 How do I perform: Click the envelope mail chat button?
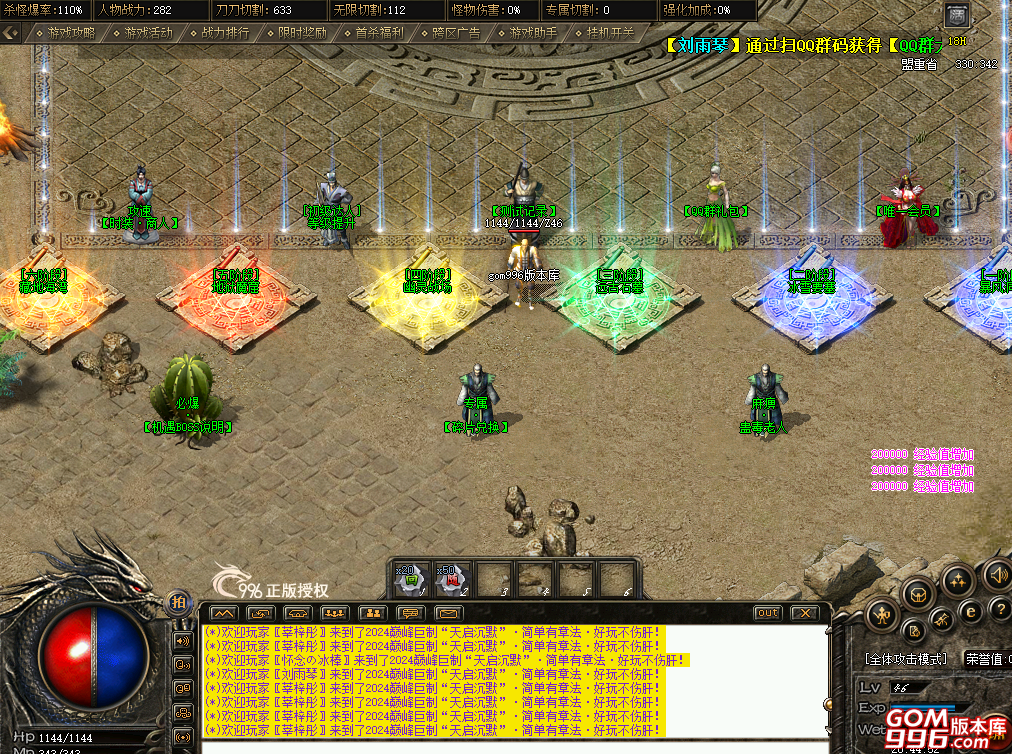[447, 612]
